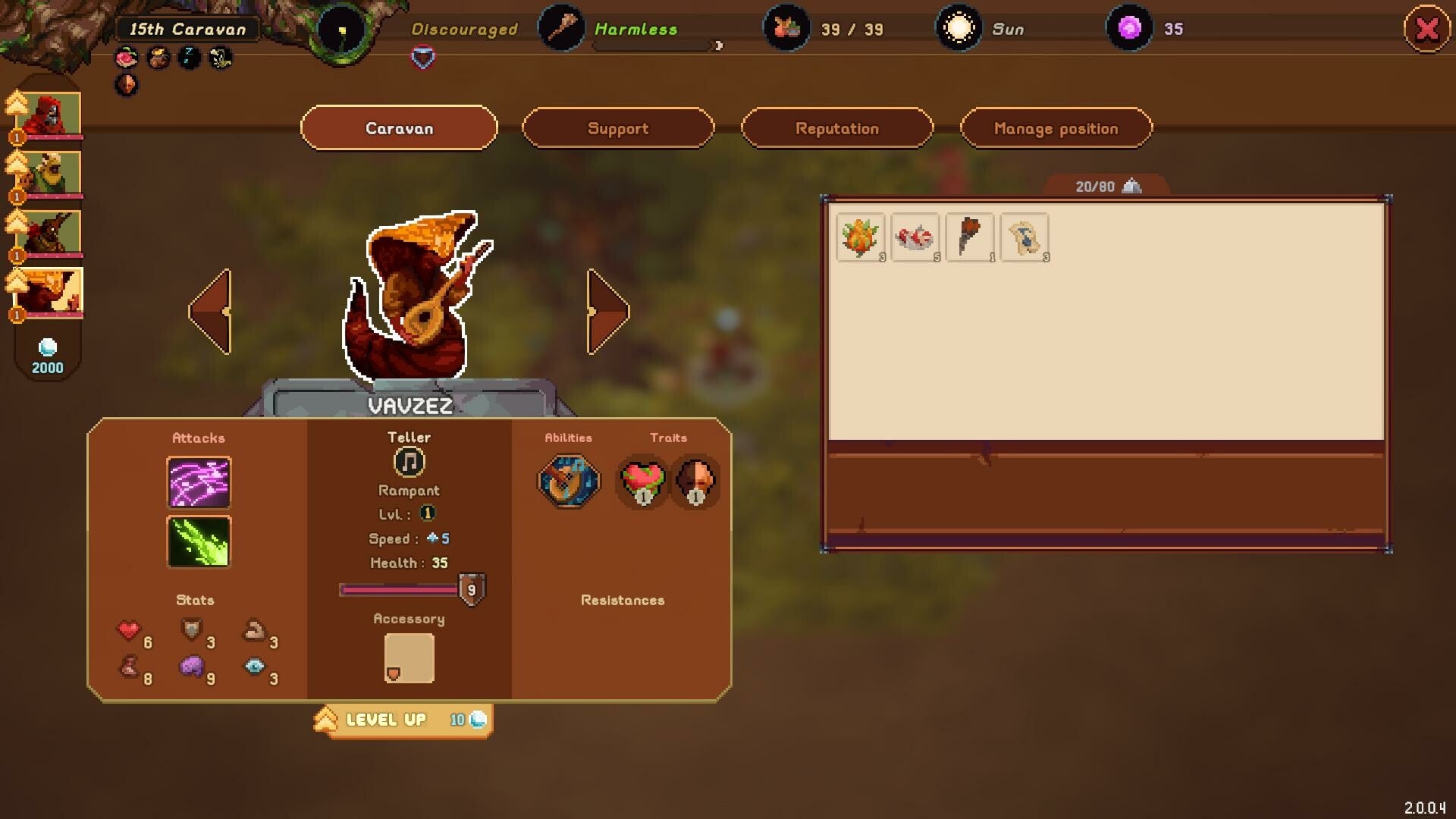
Task: Choose the red hooded character portrait
Action: pyautogui.click(x=50, y=115)
